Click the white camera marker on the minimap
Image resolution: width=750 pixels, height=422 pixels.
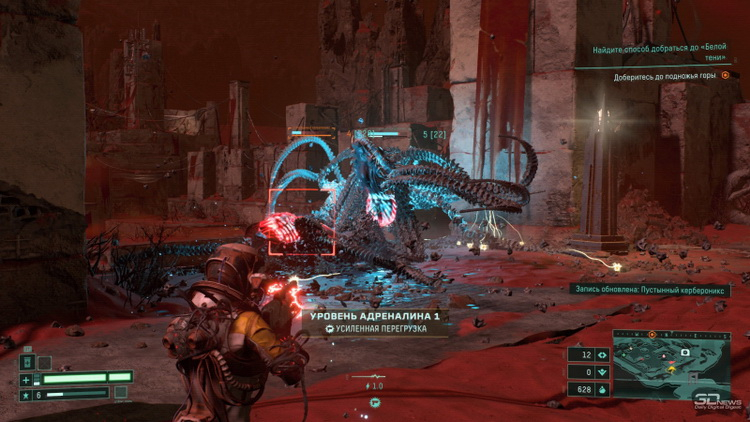(687, 353)
